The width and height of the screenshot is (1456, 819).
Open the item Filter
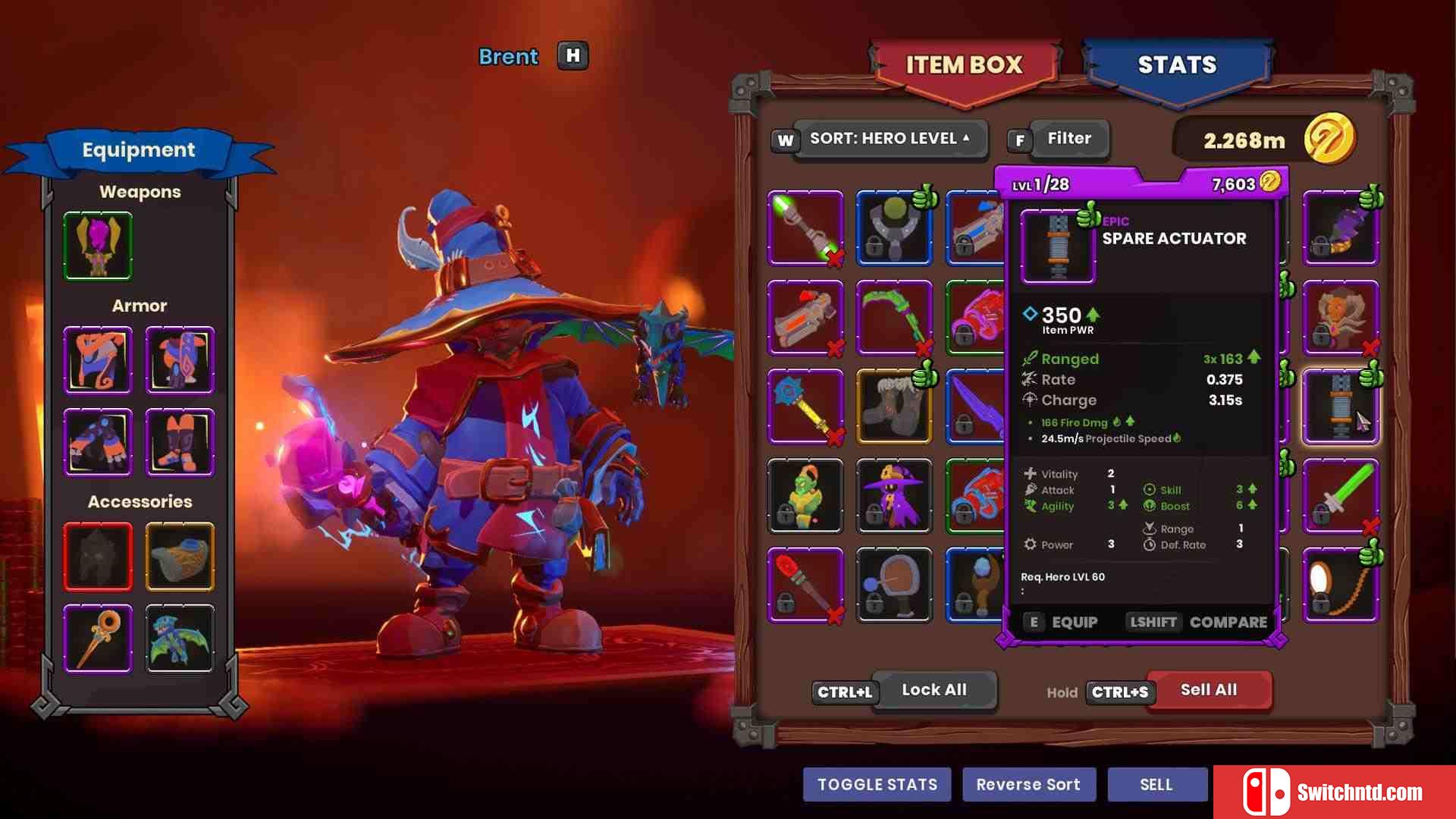[1068, 139]
